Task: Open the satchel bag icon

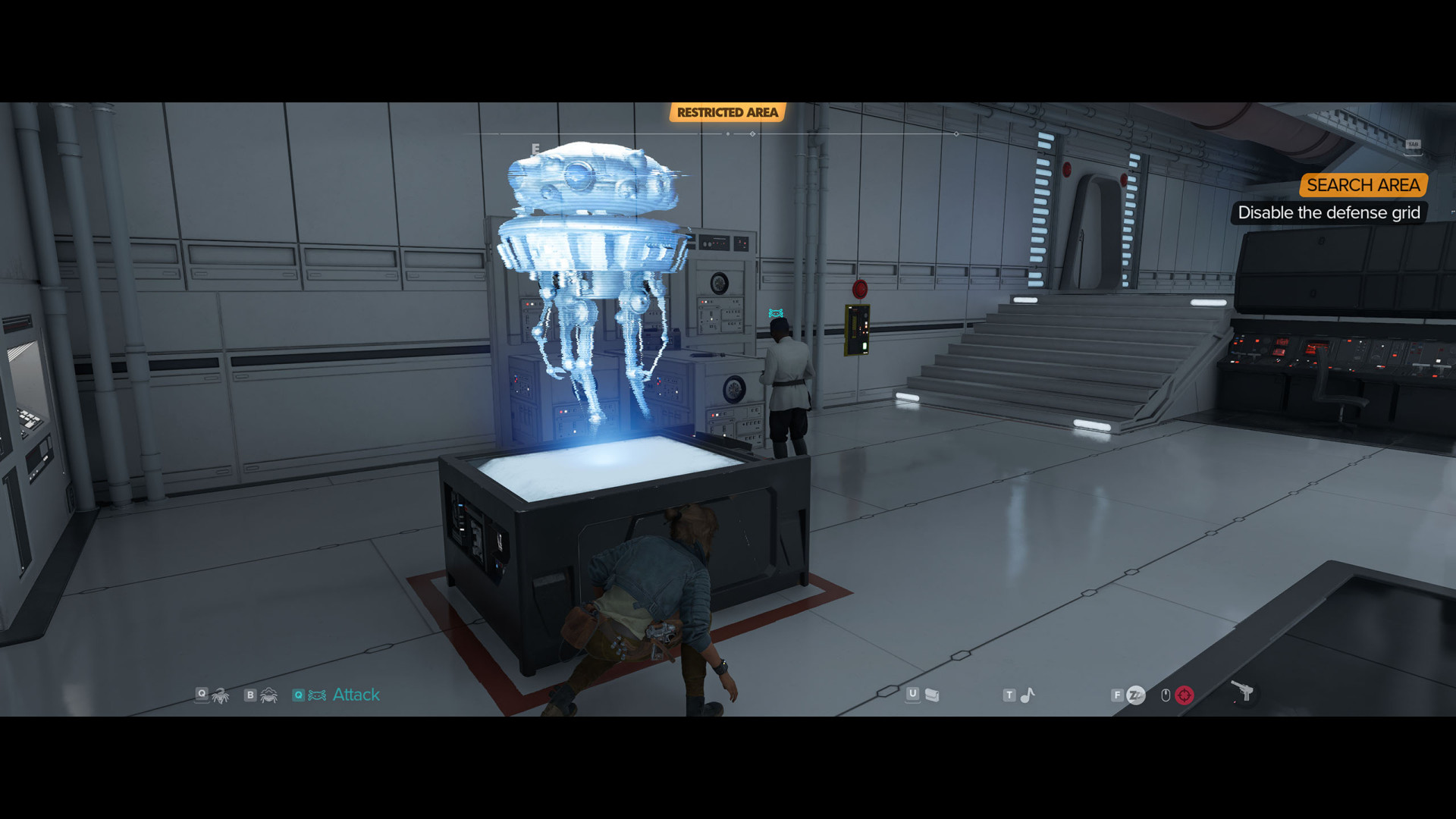Action: tap(932, 695)
